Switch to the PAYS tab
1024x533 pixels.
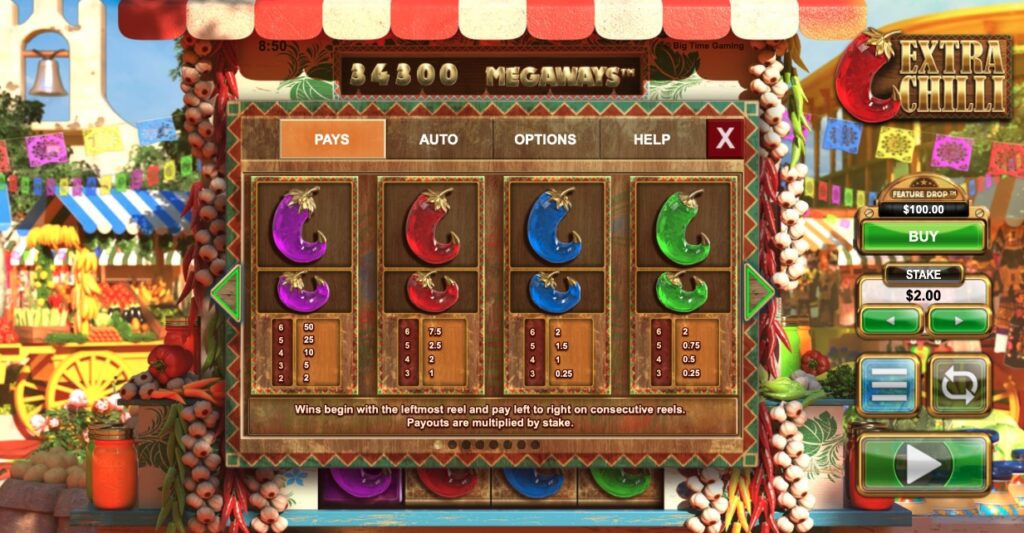click(332, 139)
